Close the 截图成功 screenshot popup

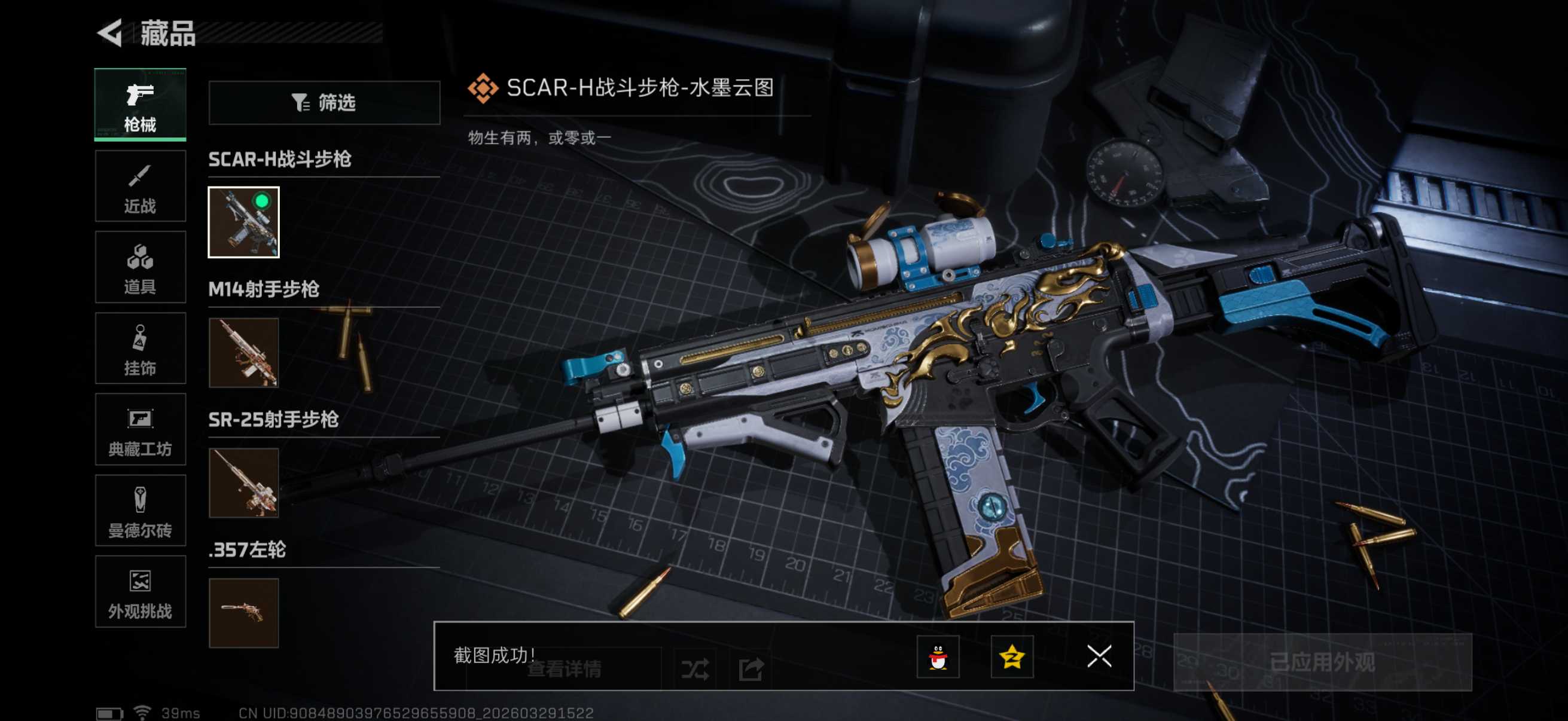(1099, 656)
